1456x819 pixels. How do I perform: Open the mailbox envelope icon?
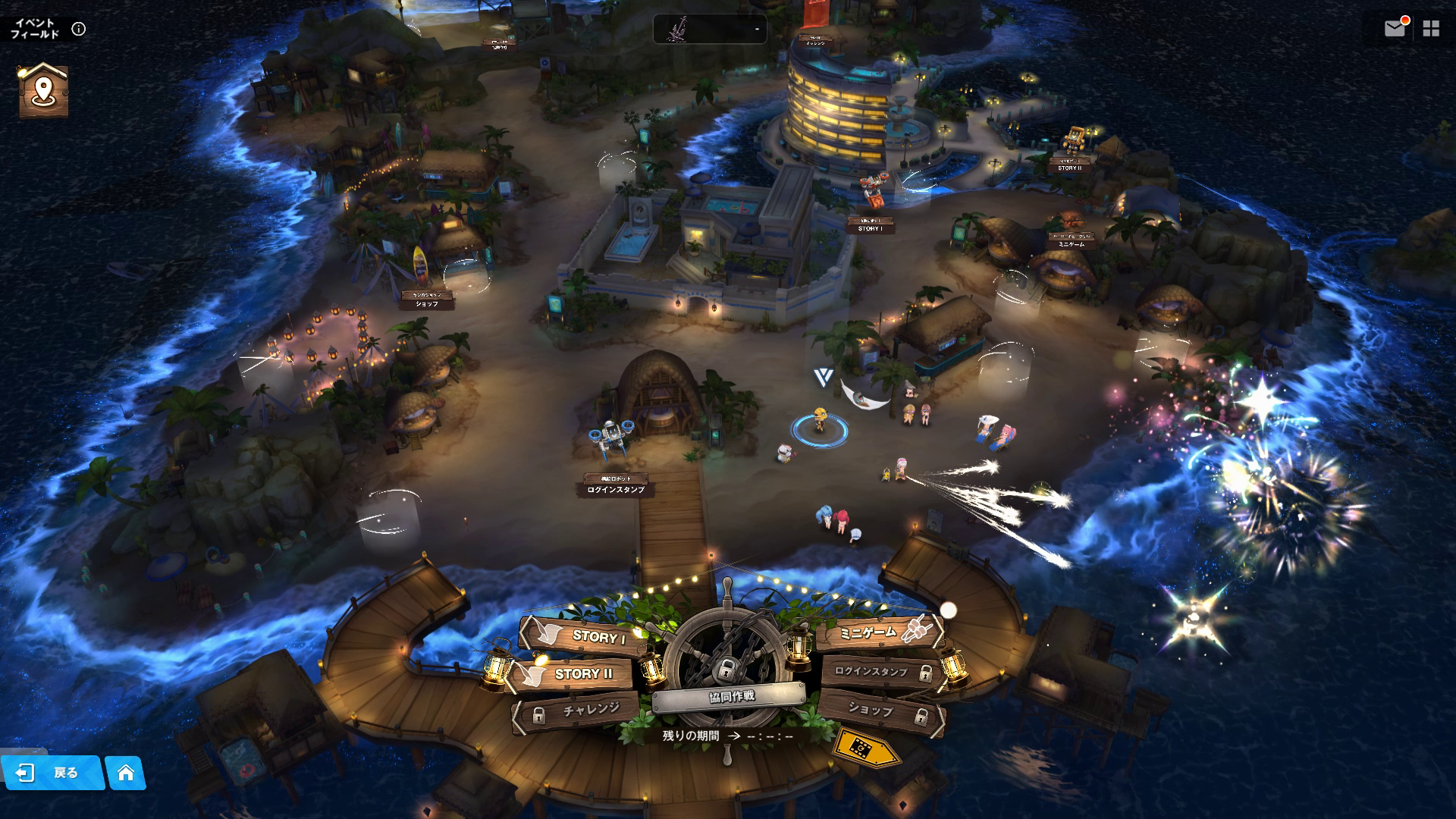(1394, 29)
